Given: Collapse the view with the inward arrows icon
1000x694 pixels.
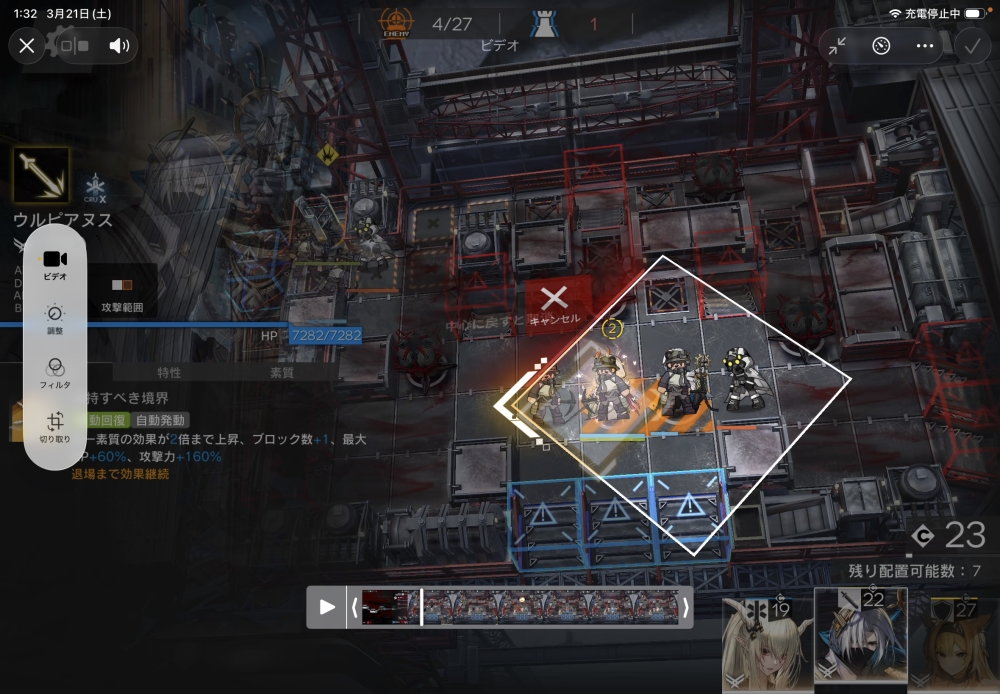Looking at the screenshot, I should click(837, 45).
